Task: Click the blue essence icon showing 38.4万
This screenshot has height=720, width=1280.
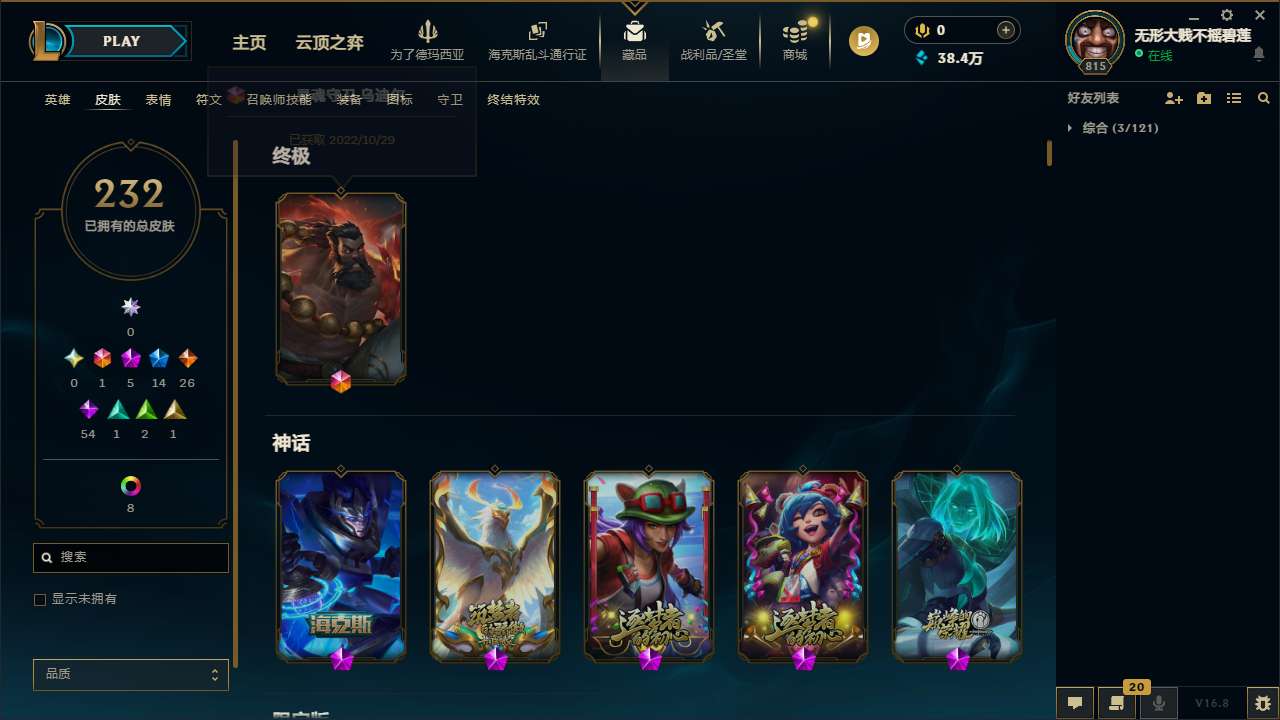Action: click(922, 58)
